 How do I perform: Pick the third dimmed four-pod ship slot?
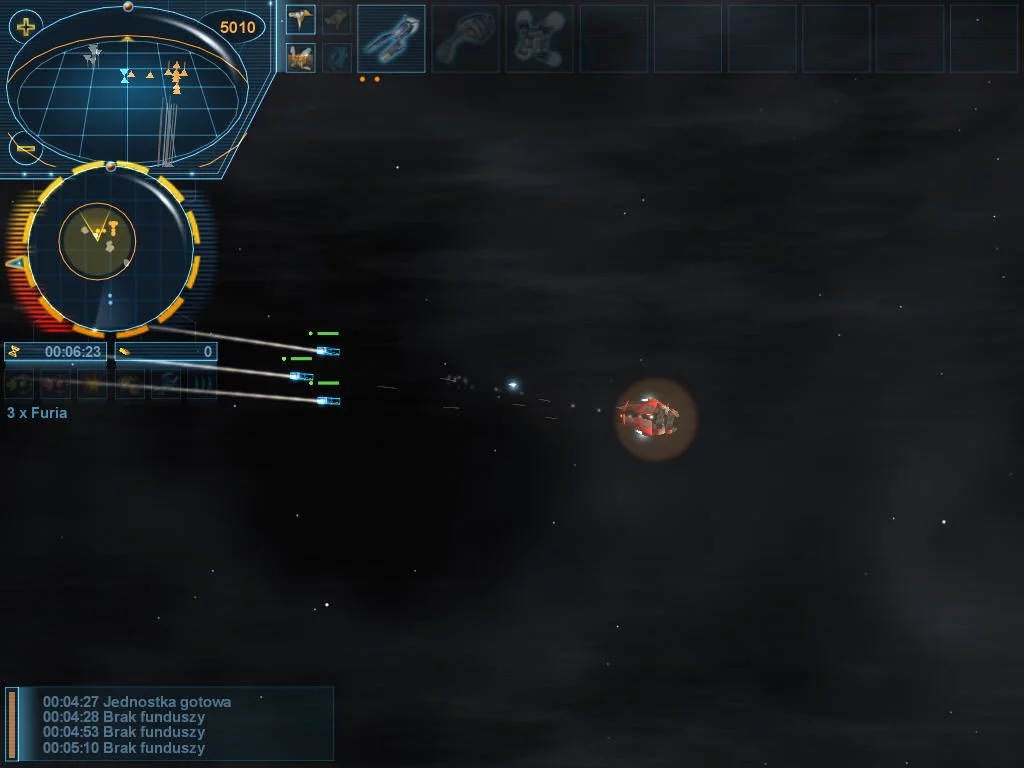pos(539,38)
